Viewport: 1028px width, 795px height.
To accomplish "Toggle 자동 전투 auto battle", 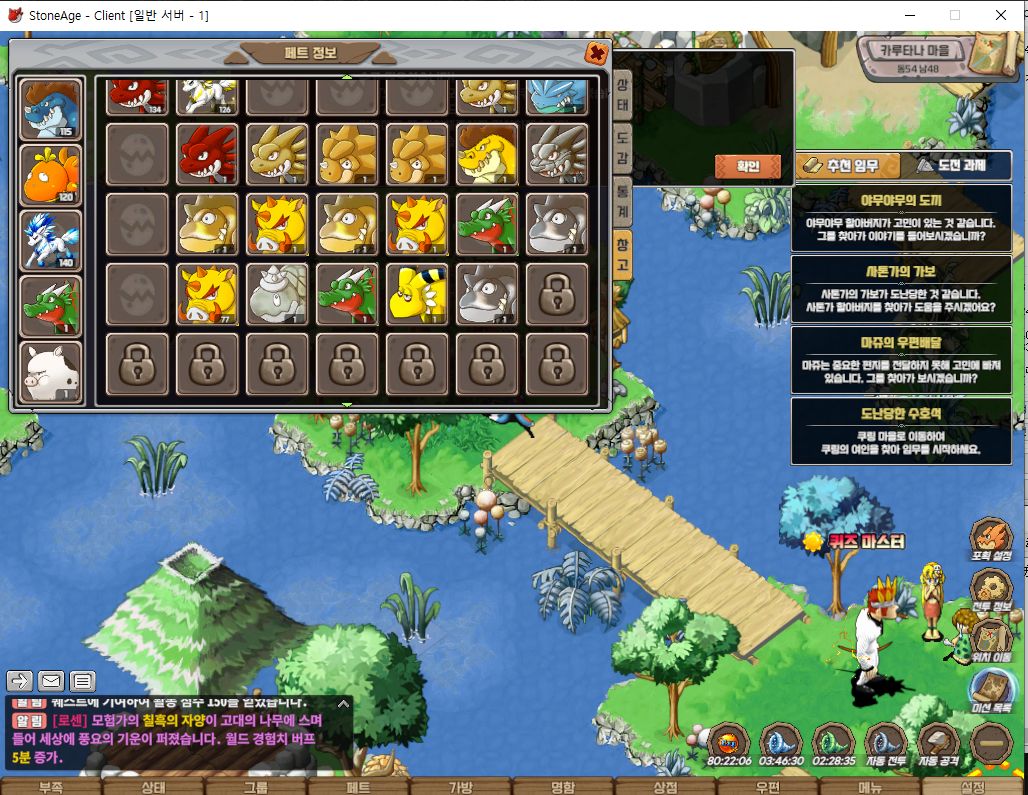I will pyautogui.click(x=886, y=744).
